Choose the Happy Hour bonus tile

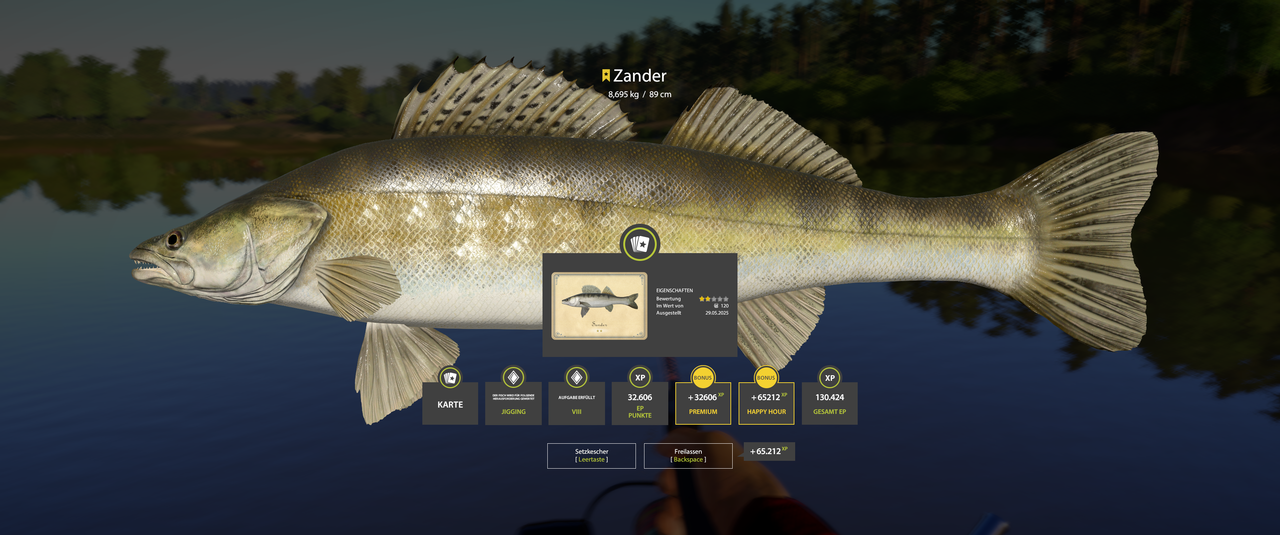pyautogui.click(x=766, y=403)
